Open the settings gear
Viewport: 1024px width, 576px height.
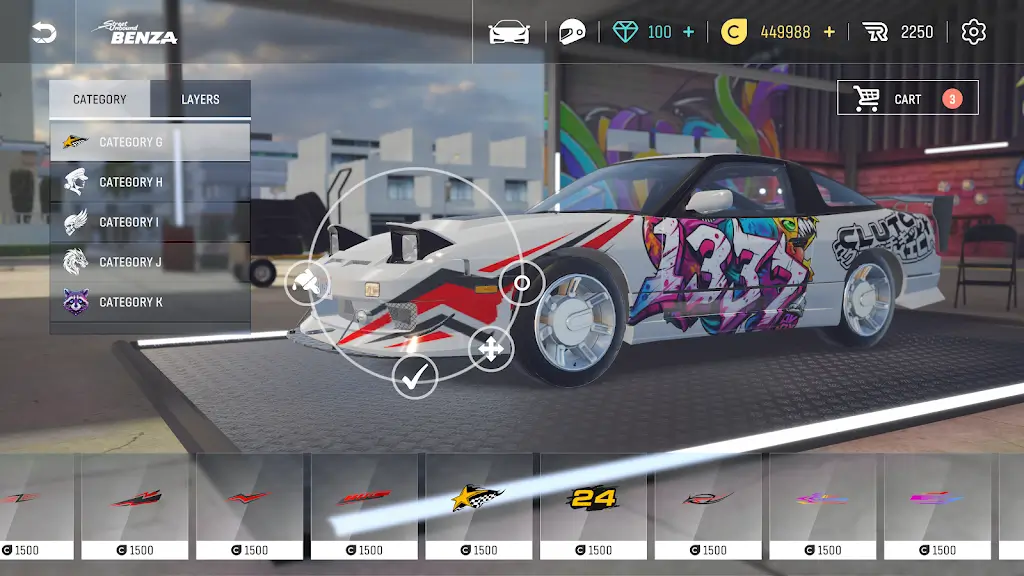(x=973, y=32)
